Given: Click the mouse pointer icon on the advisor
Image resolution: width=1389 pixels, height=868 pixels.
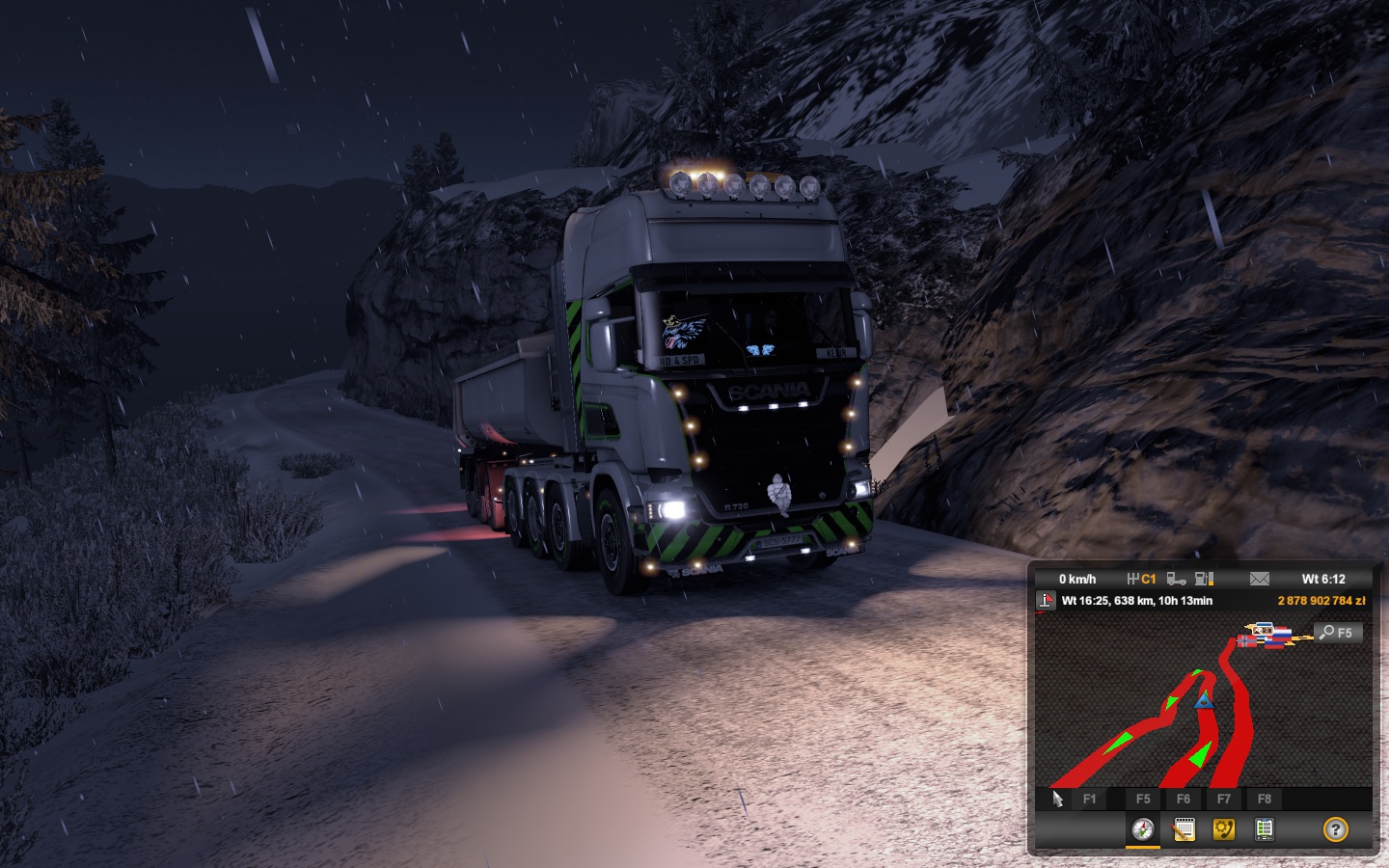Looking at the screenshot, I should (1057, 799).
